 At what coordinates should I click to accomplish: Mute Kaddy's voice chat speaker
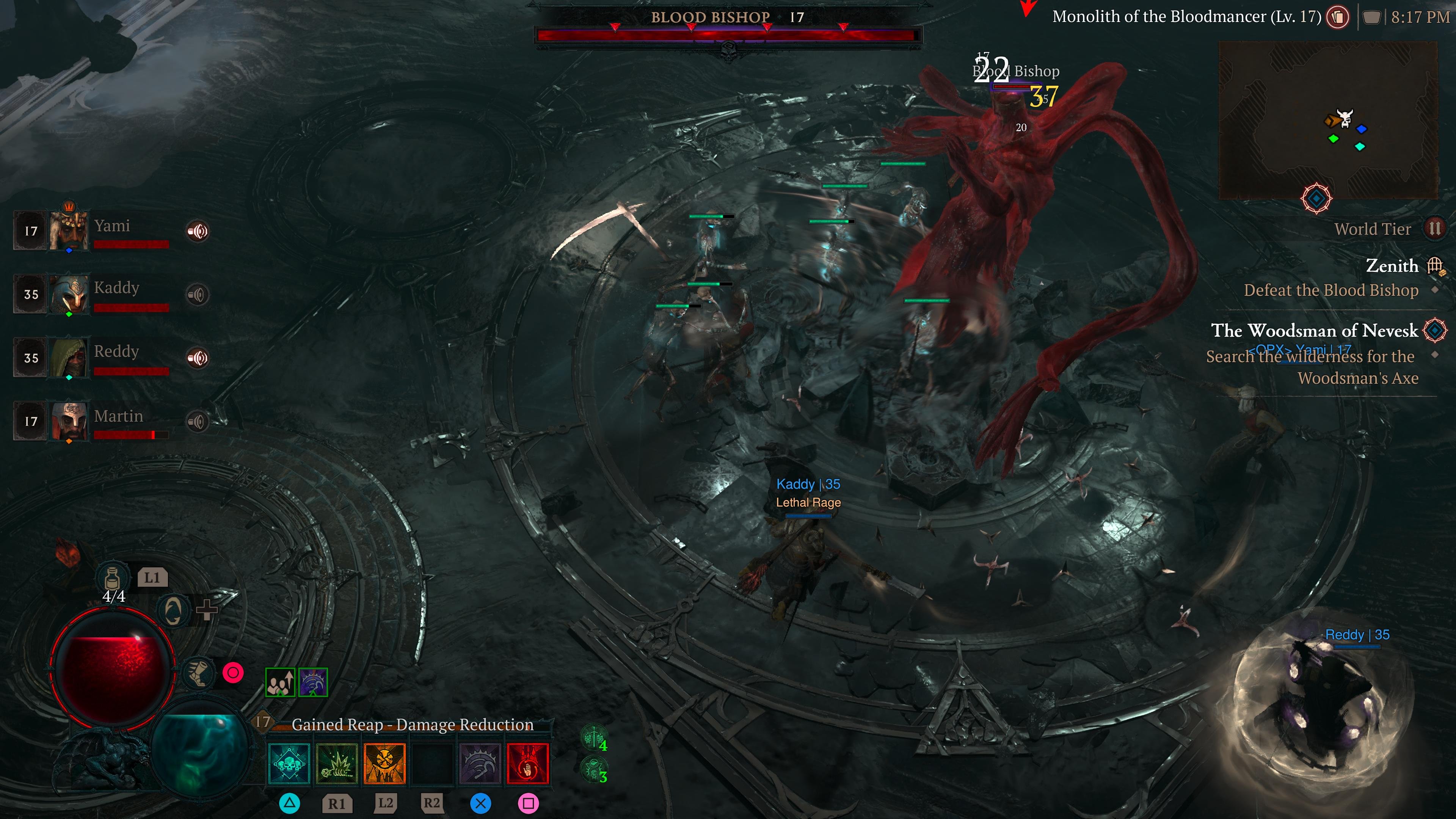(x=198, y=294)
